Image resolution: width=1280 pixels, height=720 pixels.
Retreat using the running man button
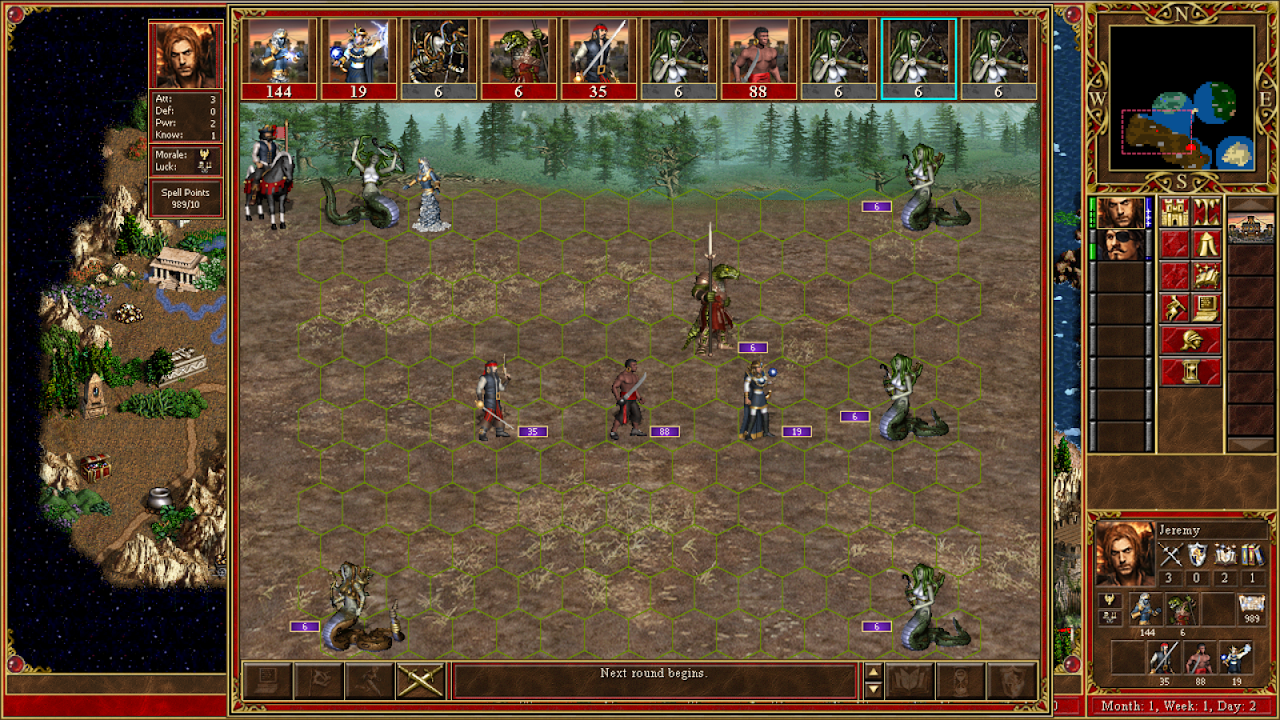(369, 681)
